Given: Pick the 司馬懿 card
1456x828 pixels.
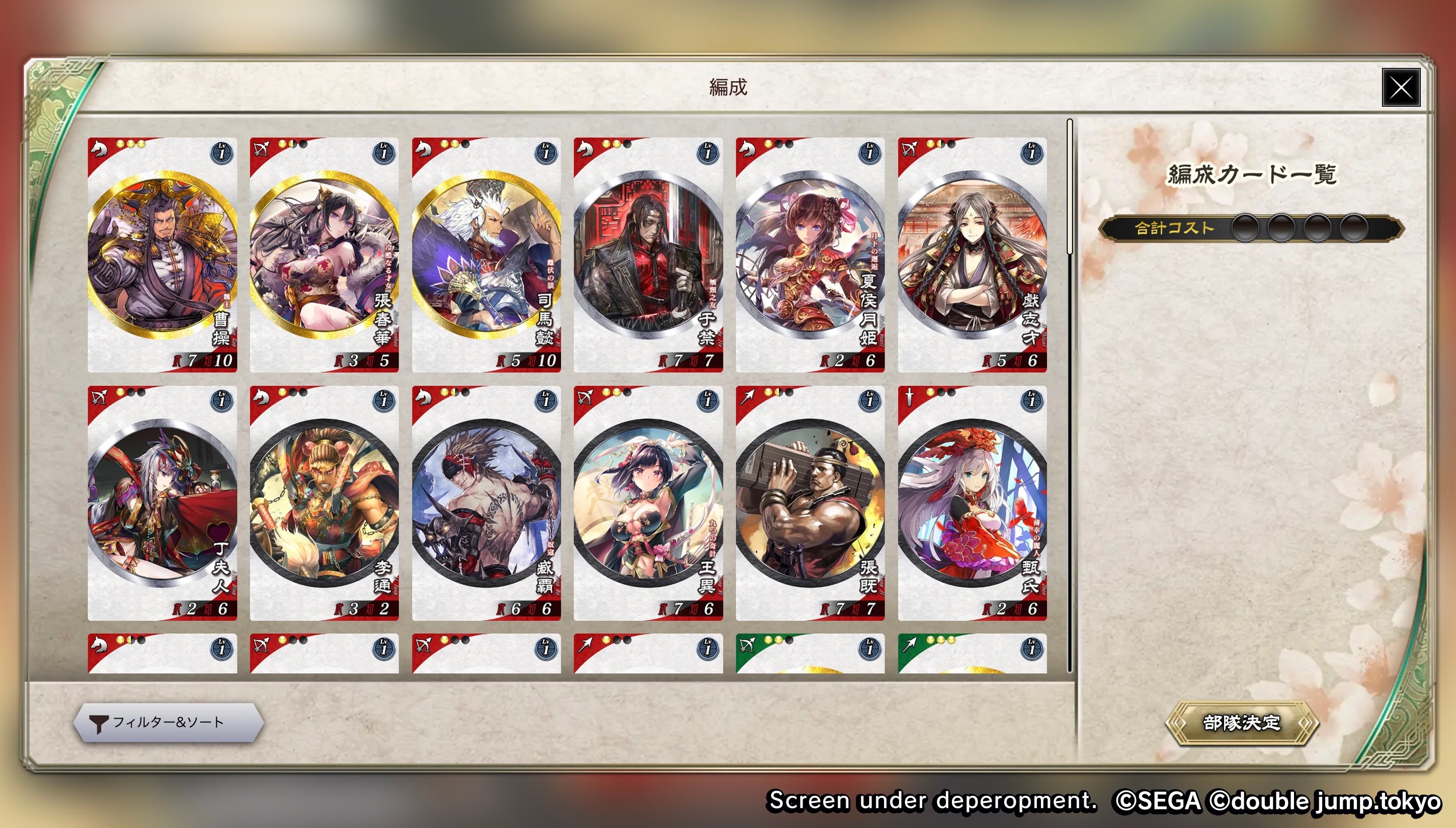Looking at the screenshot, I should (x=487, y=255).
